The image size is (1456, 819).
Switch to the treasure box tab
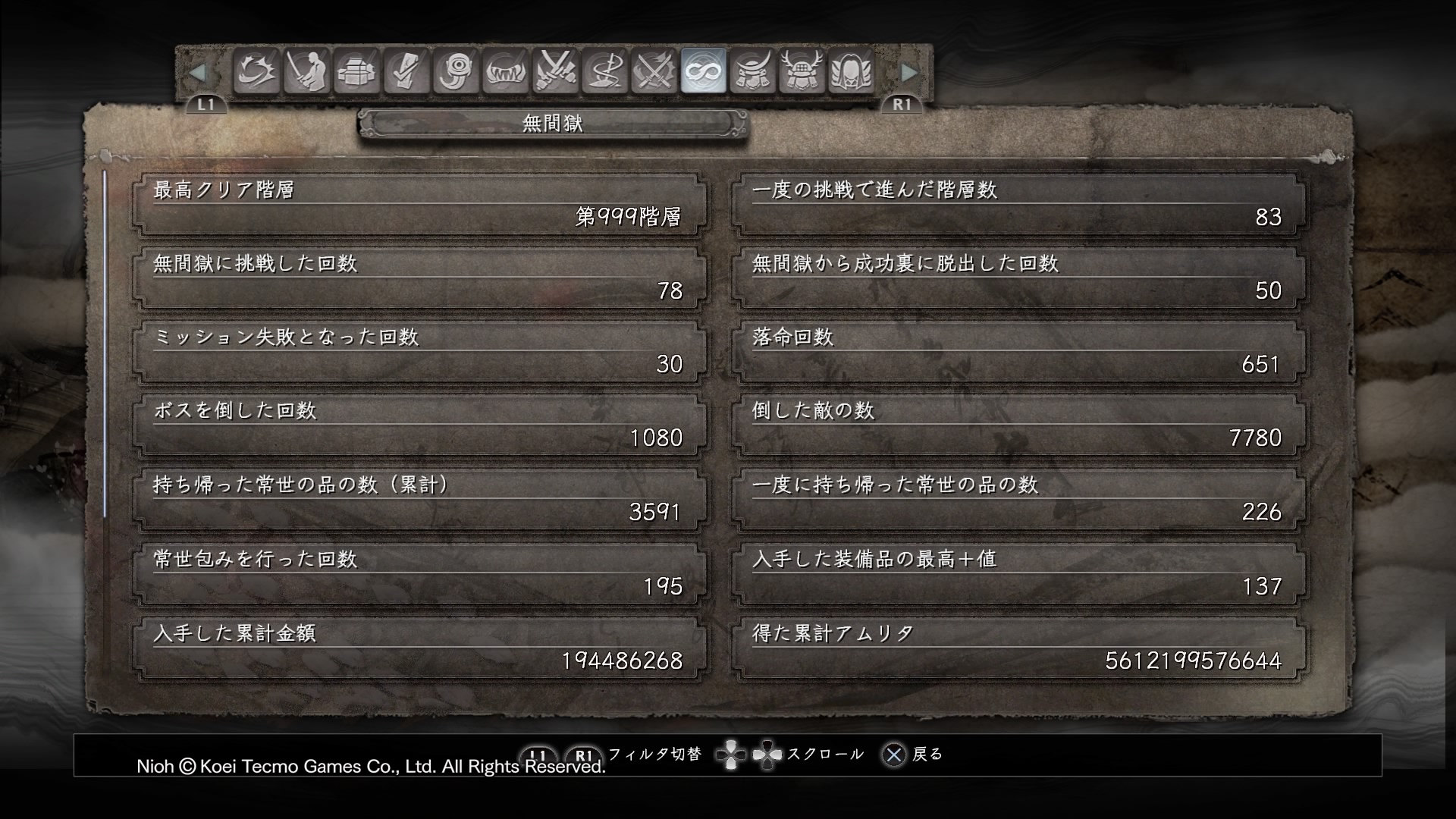pos(356,72)
